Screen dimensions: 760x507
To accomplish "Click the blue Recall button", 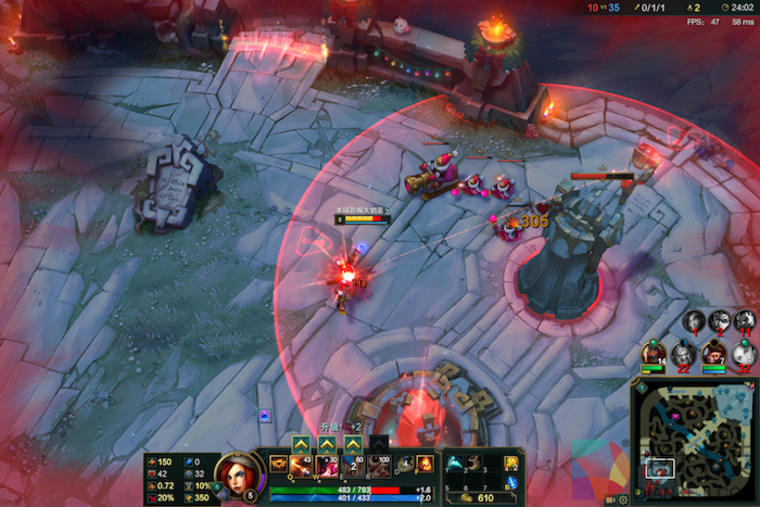I will point(512,483).
